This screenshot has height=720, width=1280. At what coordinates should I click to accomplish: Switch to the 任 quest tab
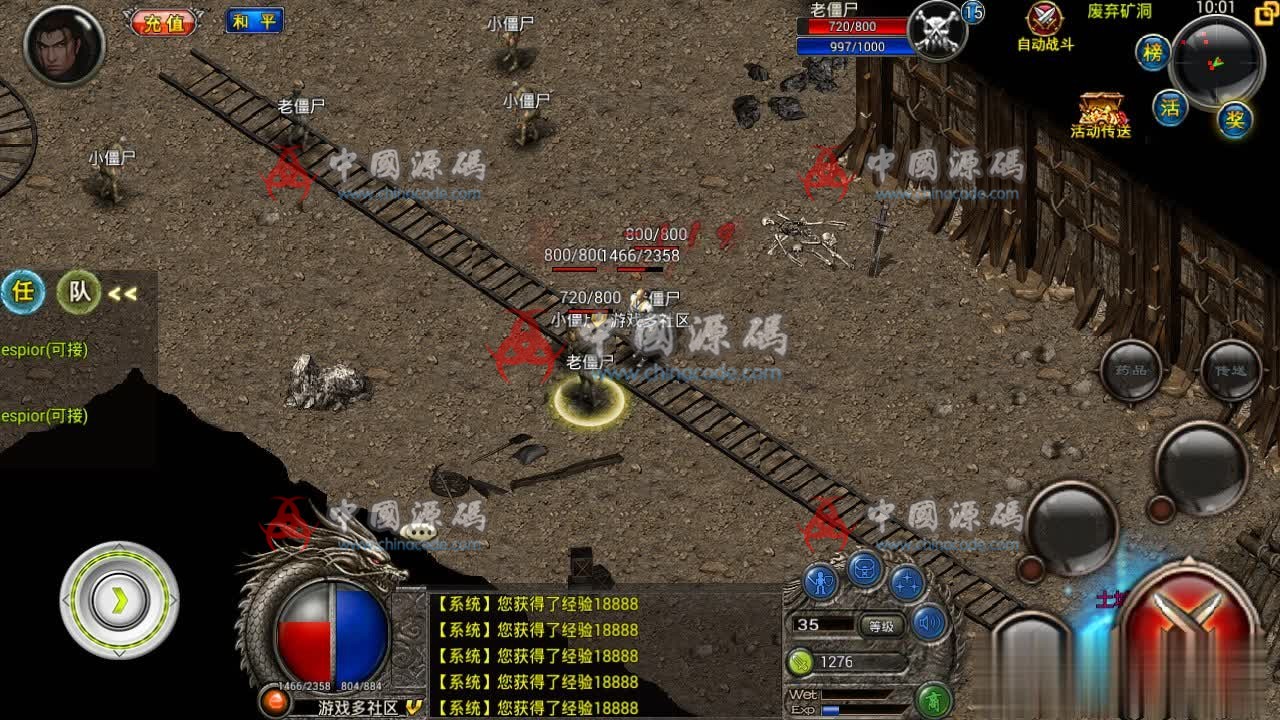click(22, 292)
